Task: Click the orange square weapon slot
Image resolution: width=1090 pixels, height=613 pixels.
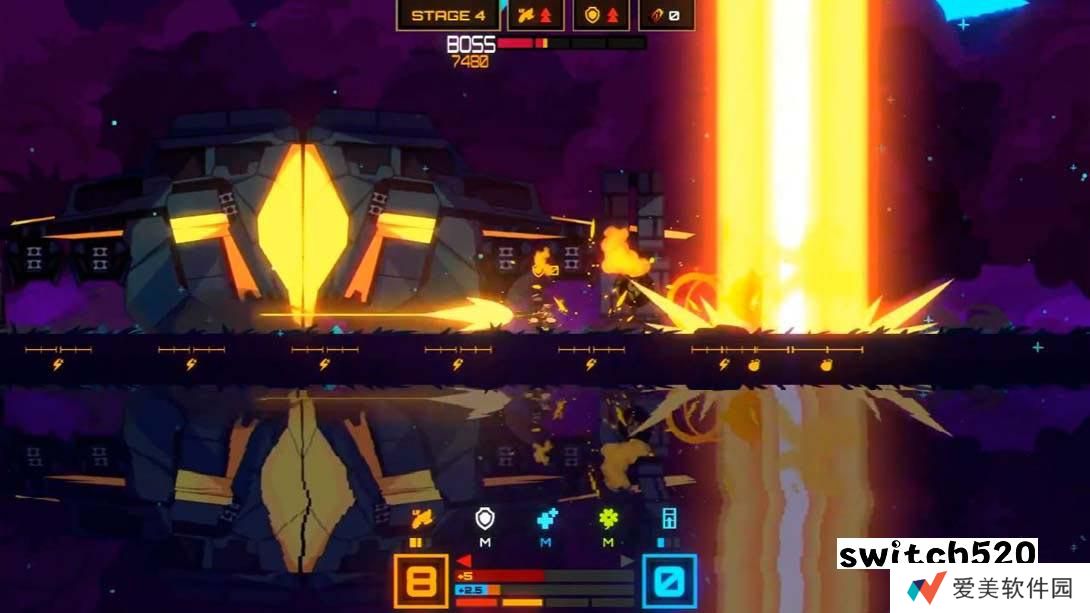Action: click(x=421, y=580)
